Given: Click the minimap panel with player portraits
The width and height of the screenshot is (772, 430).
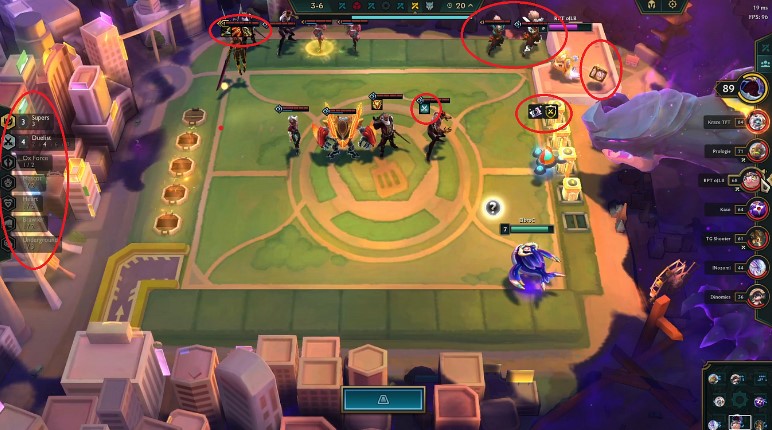Looking at the screenshot, I should (738, 397).
